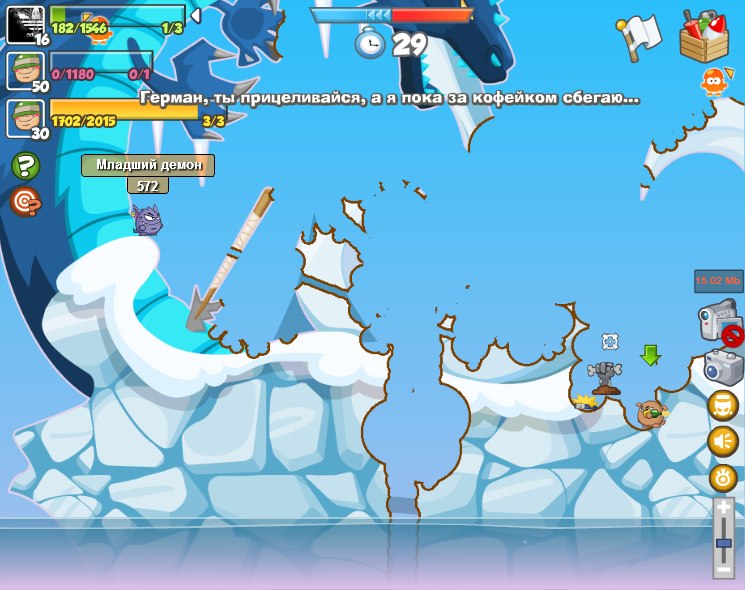Collapse the team panel with the white arrow

click(195, 16)
